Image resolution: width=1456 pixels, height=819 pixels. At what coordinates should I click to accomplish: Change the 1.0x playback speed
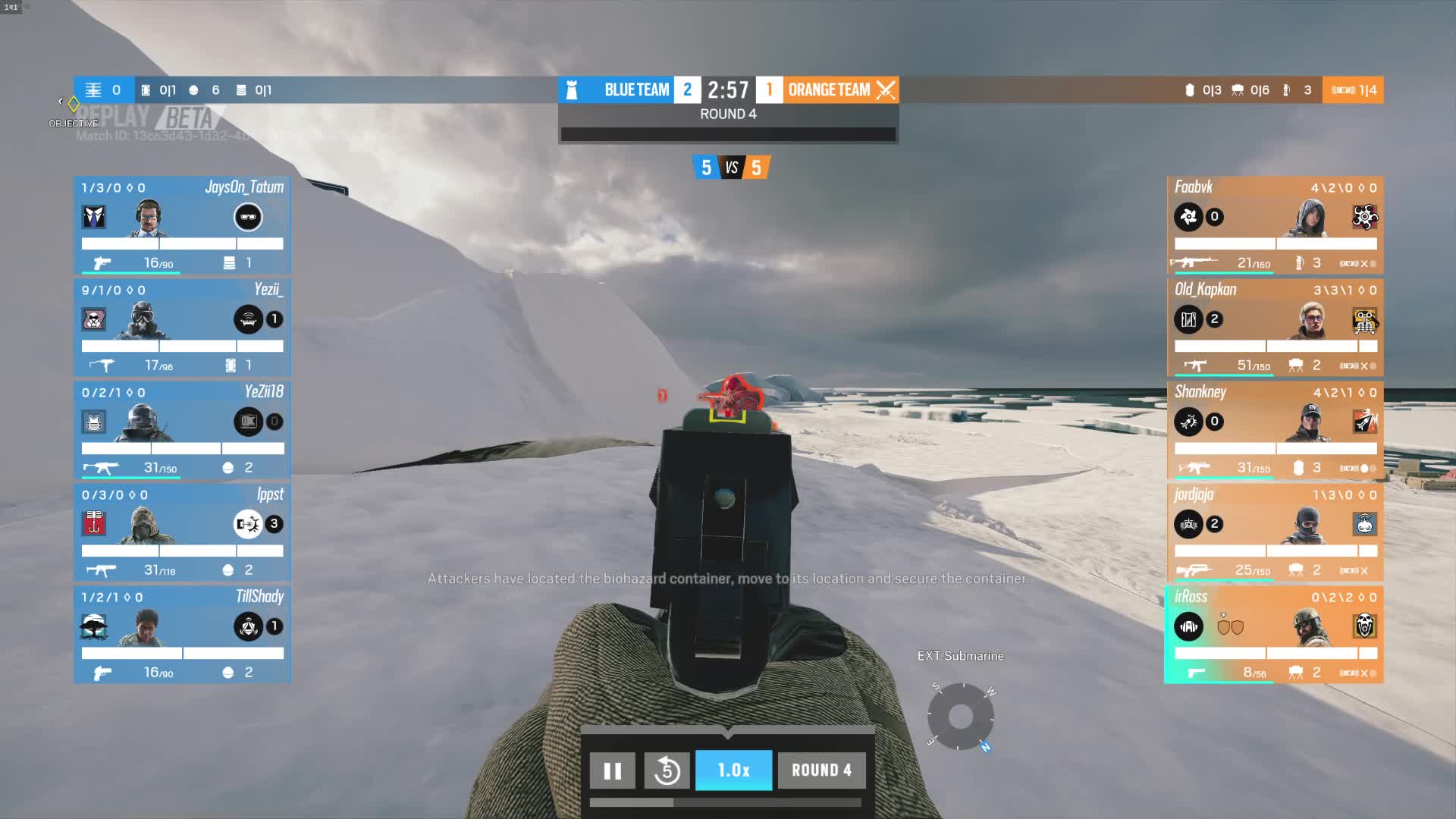click(733, 770)
